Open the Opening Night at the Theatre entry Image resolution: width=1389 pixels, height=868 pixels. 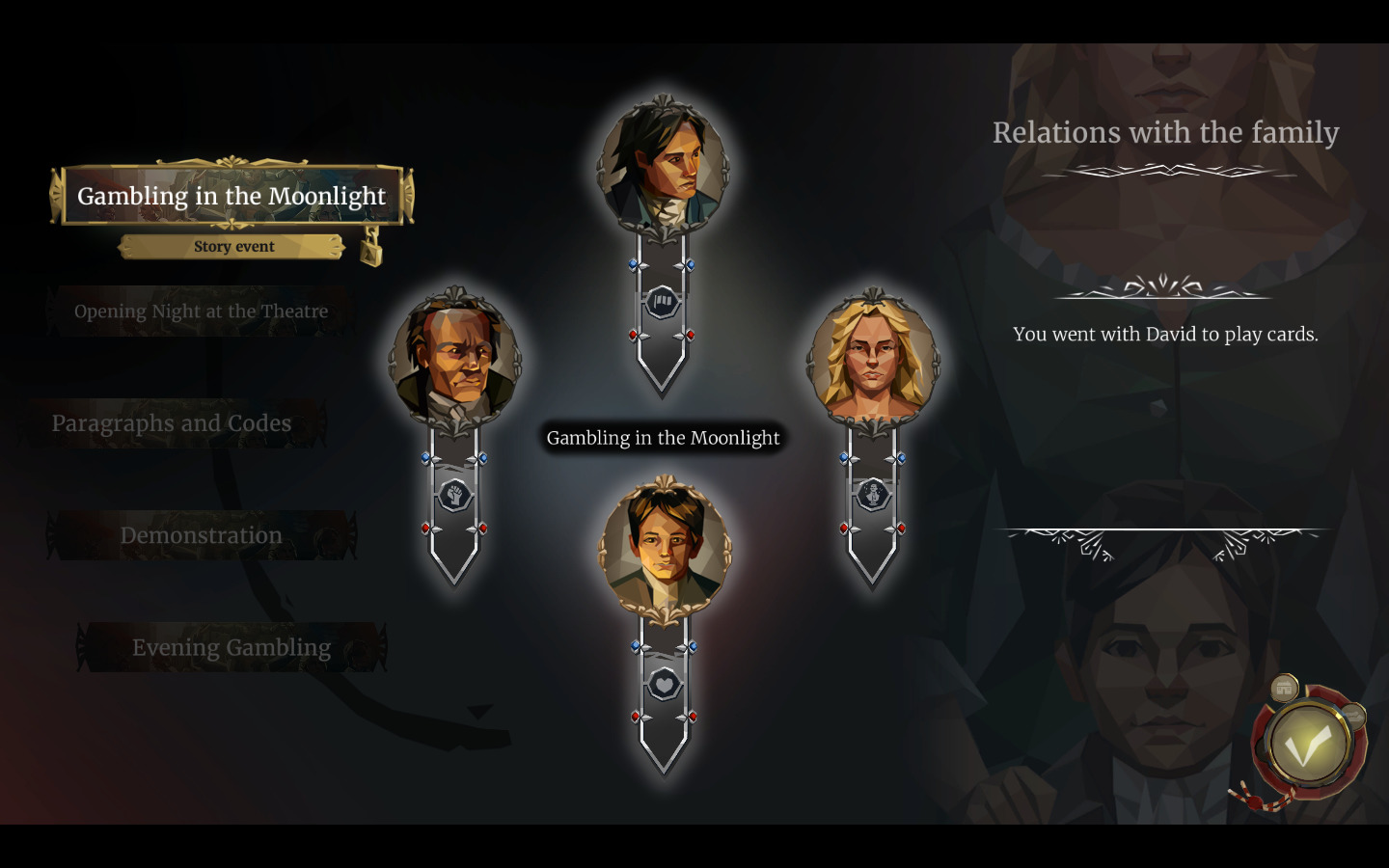(x=201, y=312)
